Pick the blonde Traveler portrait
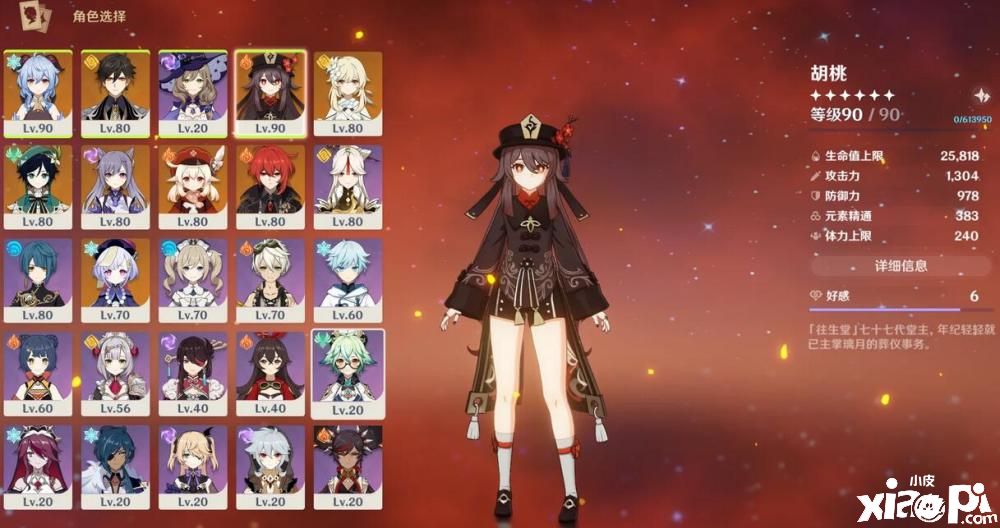The image size is (1000, 528). [347, 87]
